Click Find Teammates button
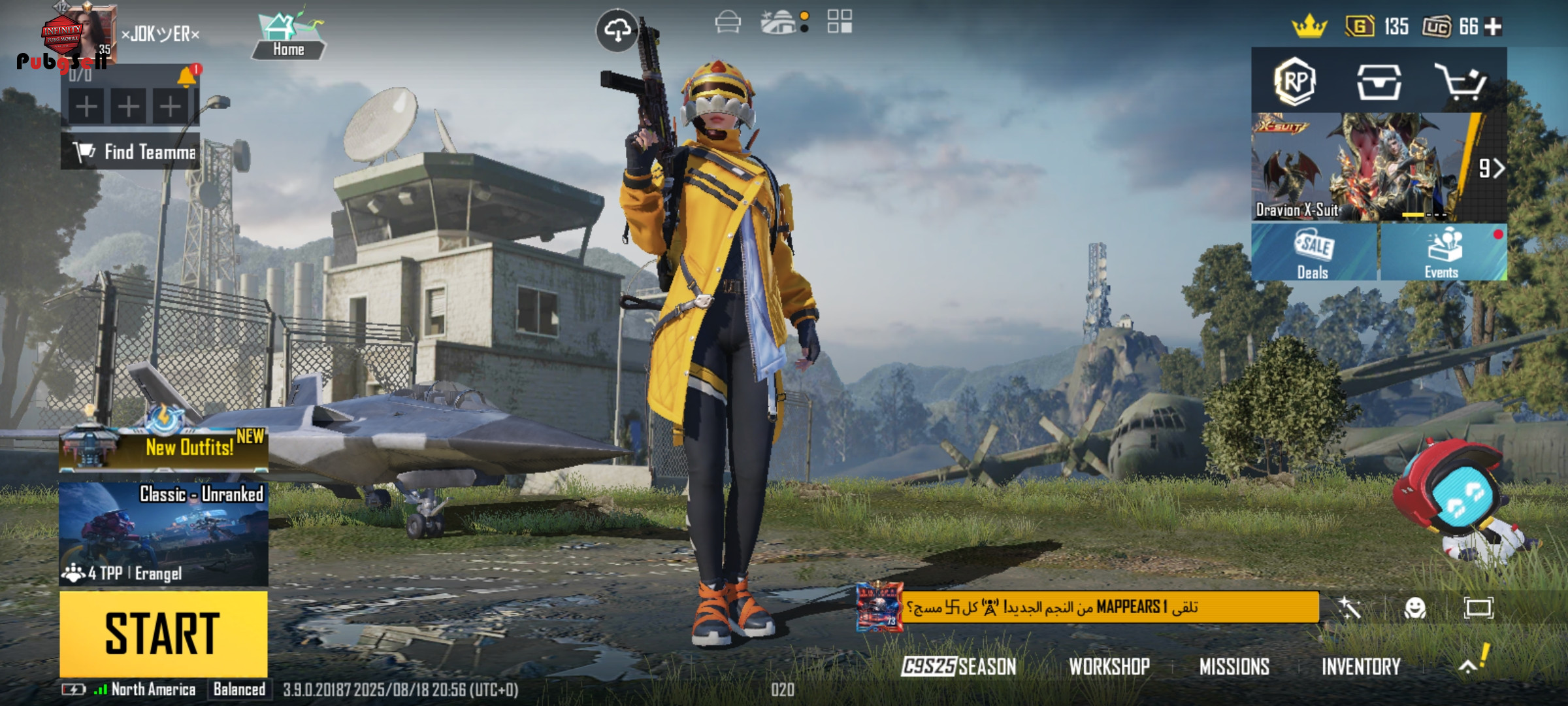 [x=131, y=152]
